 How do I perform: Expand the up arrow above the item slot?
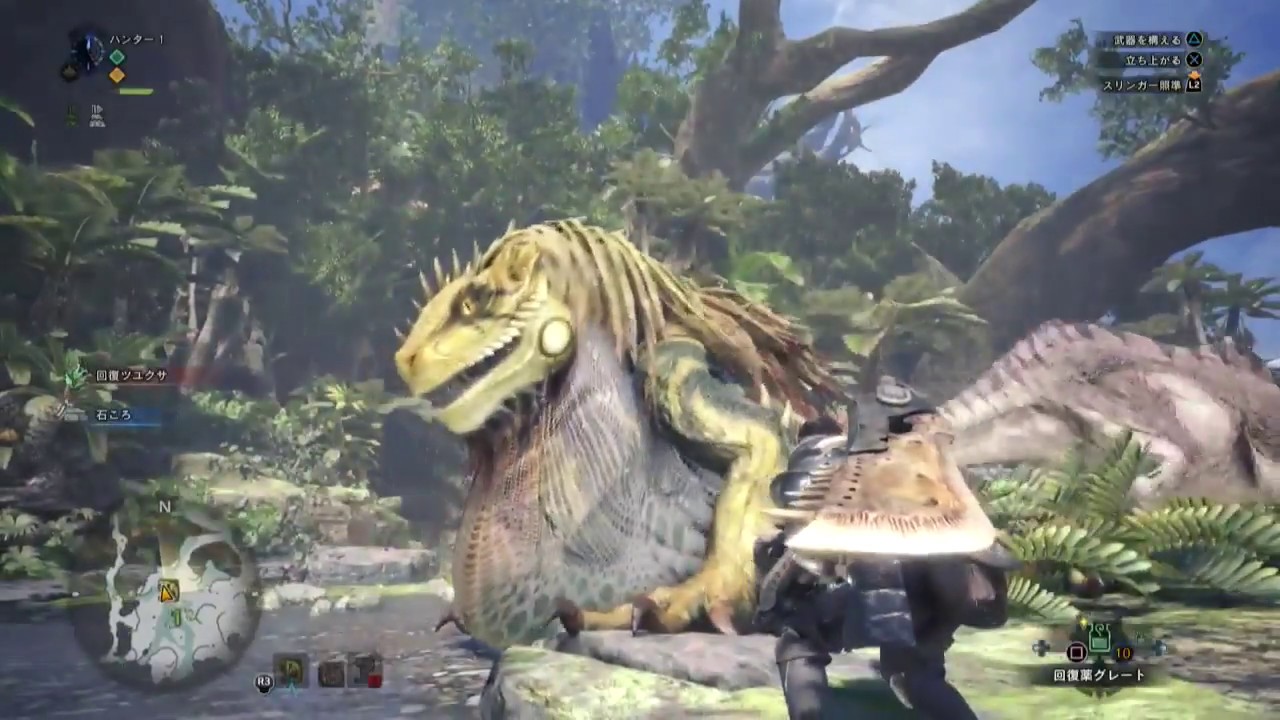1084,620
